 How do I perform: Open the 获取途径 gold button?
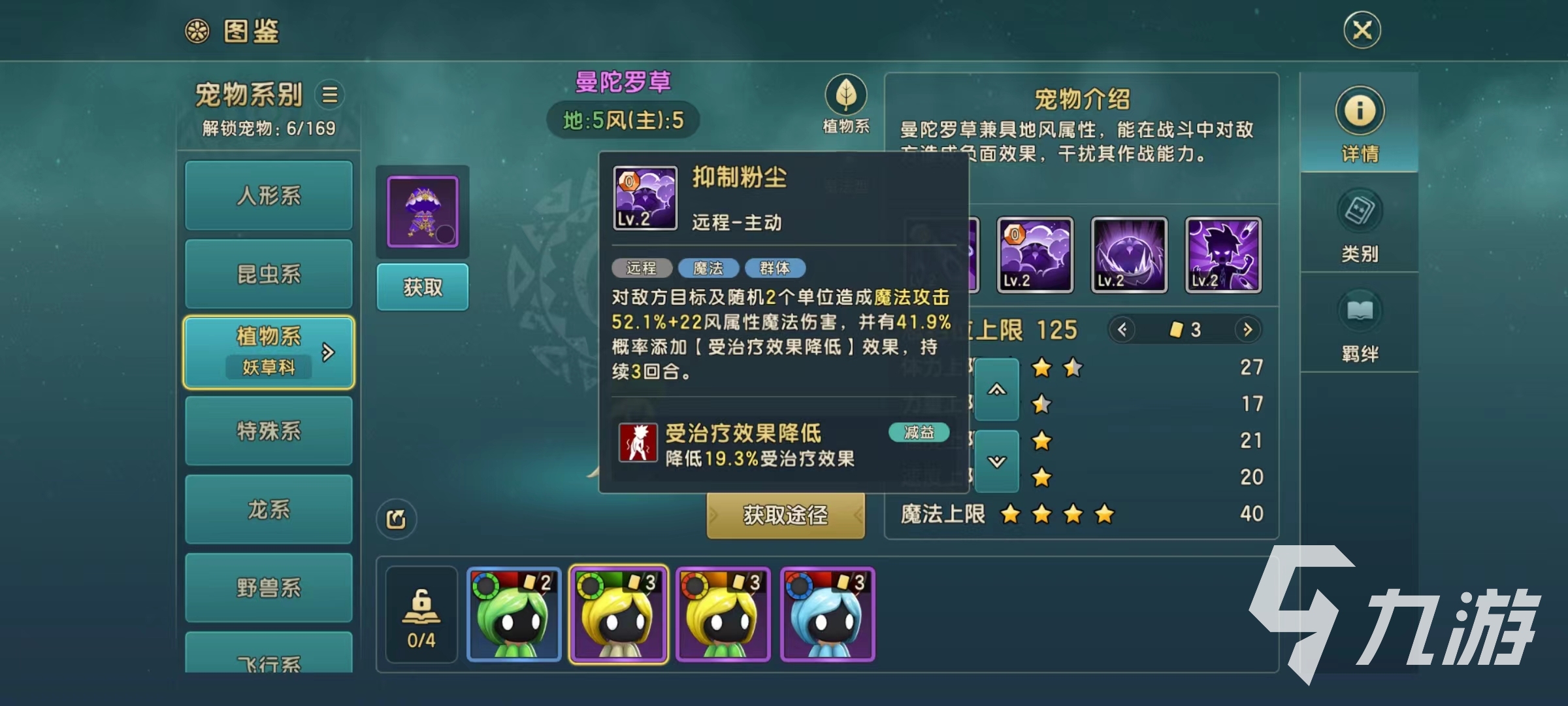pyautogui.click(x=785, y=515)
